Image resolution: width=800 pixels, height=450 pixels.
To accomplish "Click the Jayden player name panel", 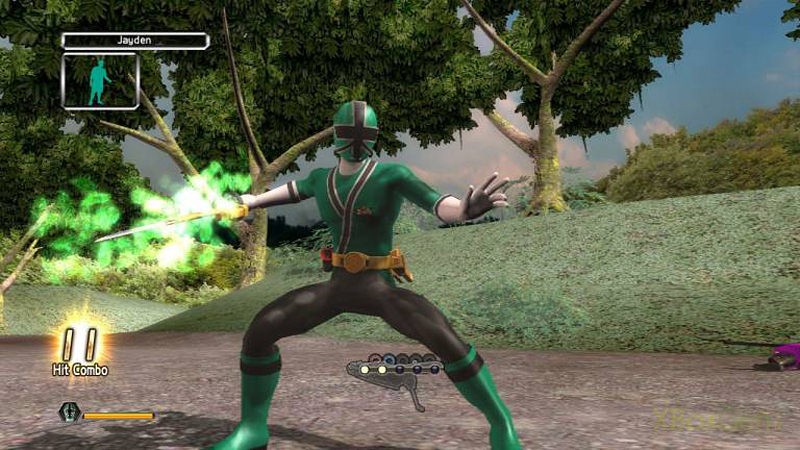I will pyautogui.click(x=135, y=41).
